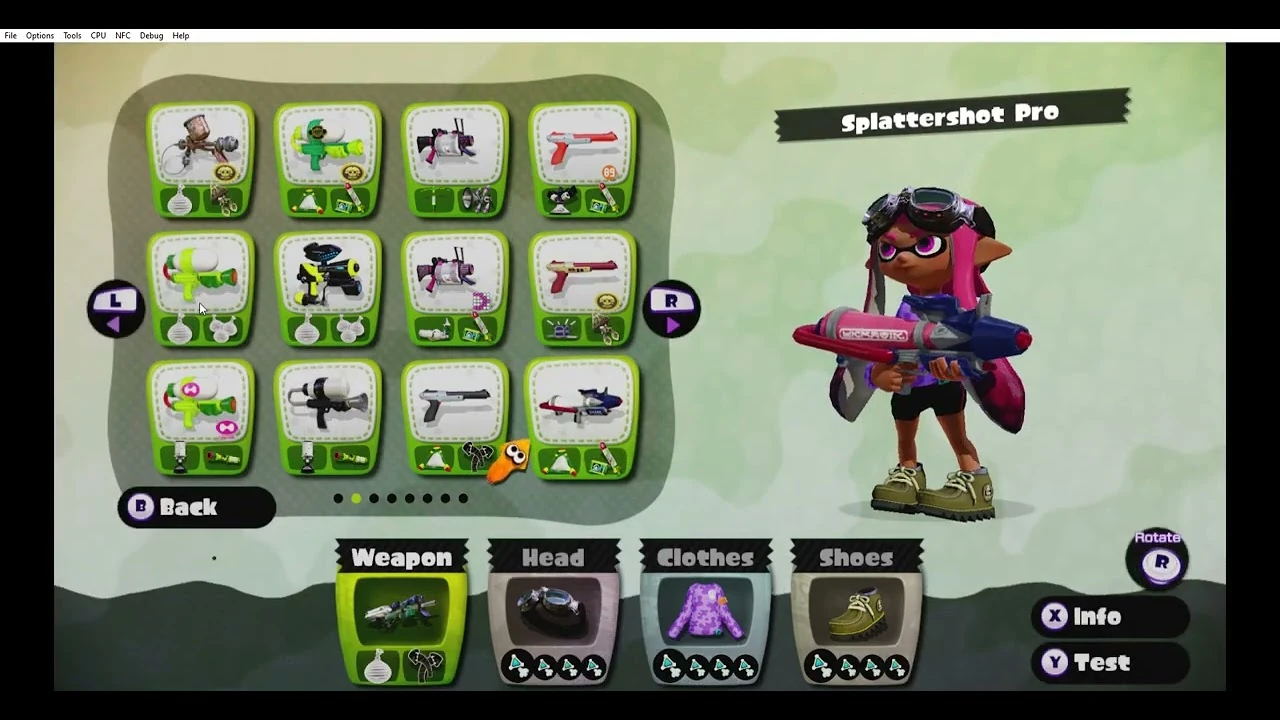Select the last page indicator dot
The height and width of the screenshot is (720, 1280).
tap(463, 498)
